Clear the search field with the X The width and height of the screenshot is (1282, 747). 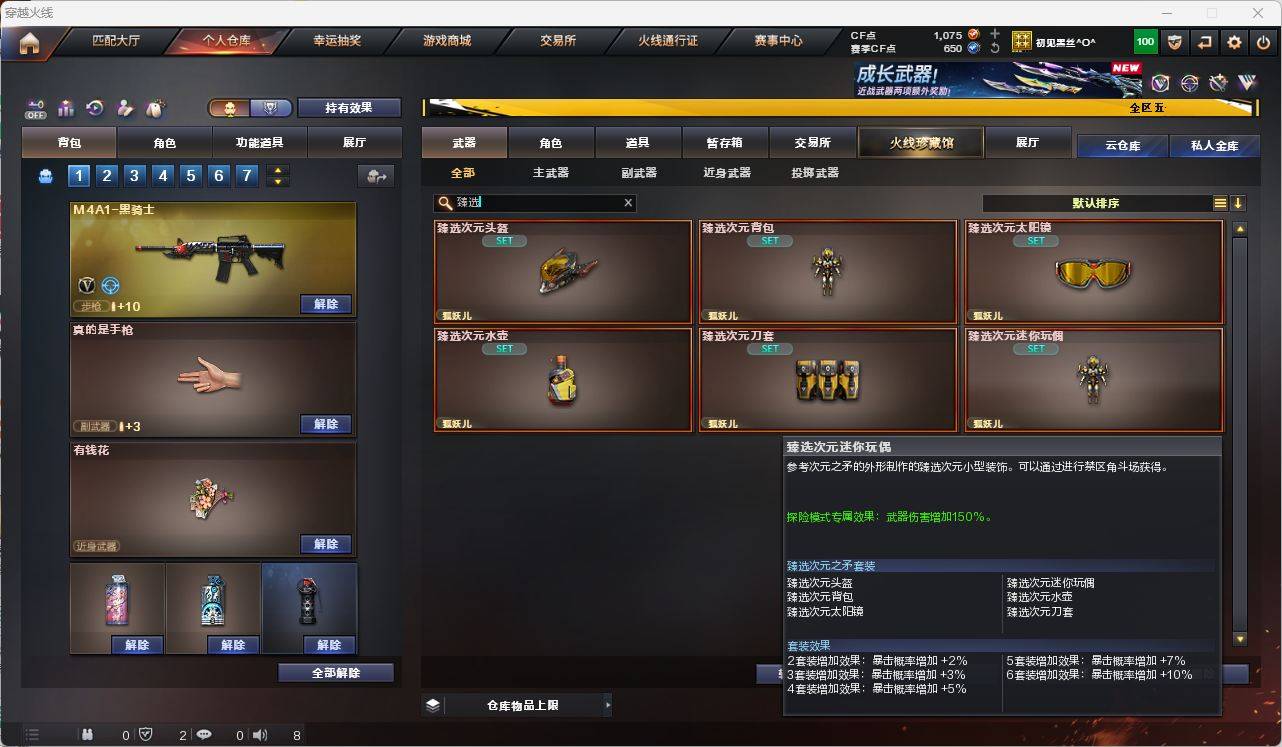click(x=628, y=203)
